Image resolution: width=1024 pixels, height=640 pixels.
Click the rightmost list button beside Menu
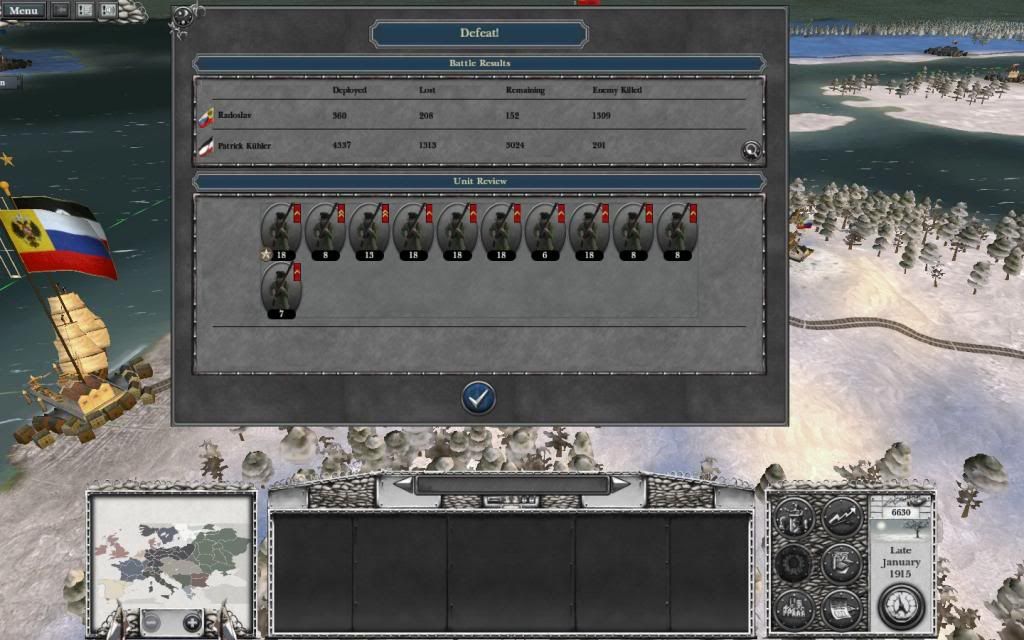pyautogui.click(x=107, y=10)
